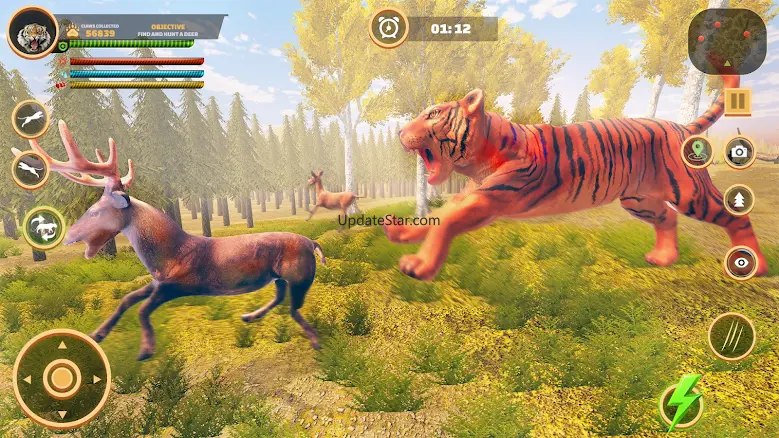Activate the green lightning bolt boost
Image resolution: width=779 pixels, height=438 pixels.
681,405
